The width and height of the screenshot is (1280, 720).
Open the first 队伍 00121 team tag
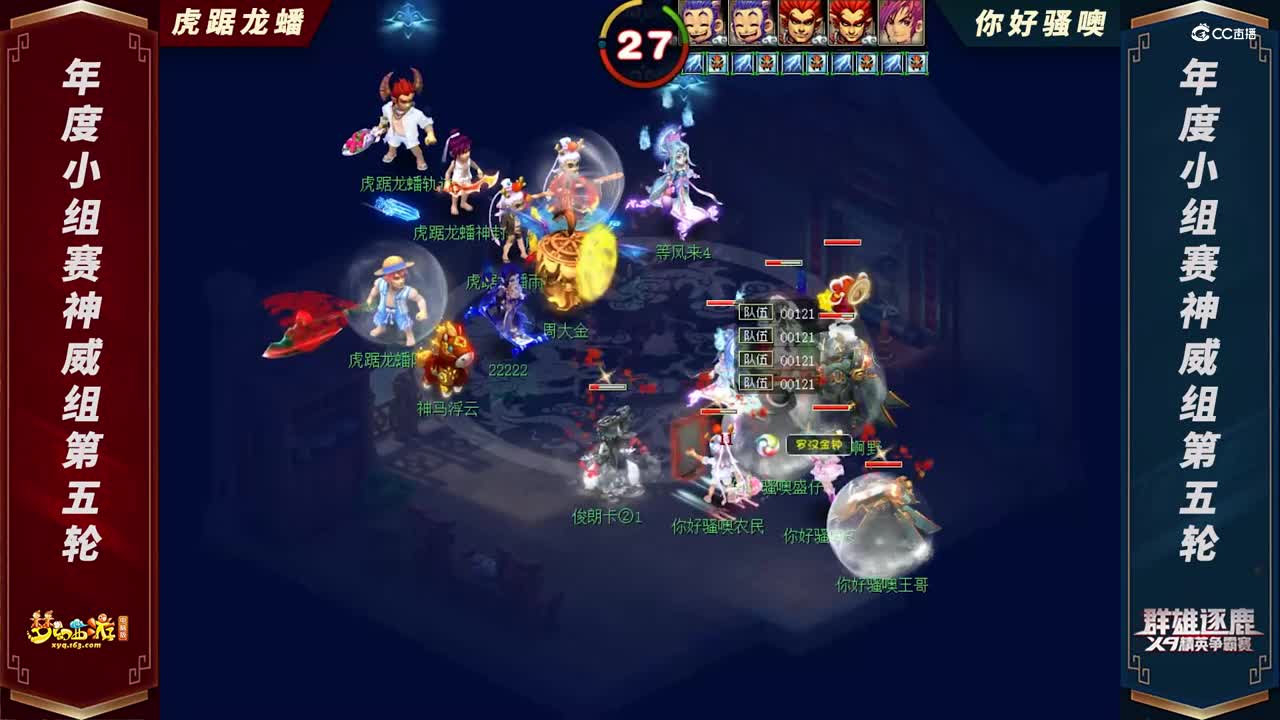(x=775, y=312)
